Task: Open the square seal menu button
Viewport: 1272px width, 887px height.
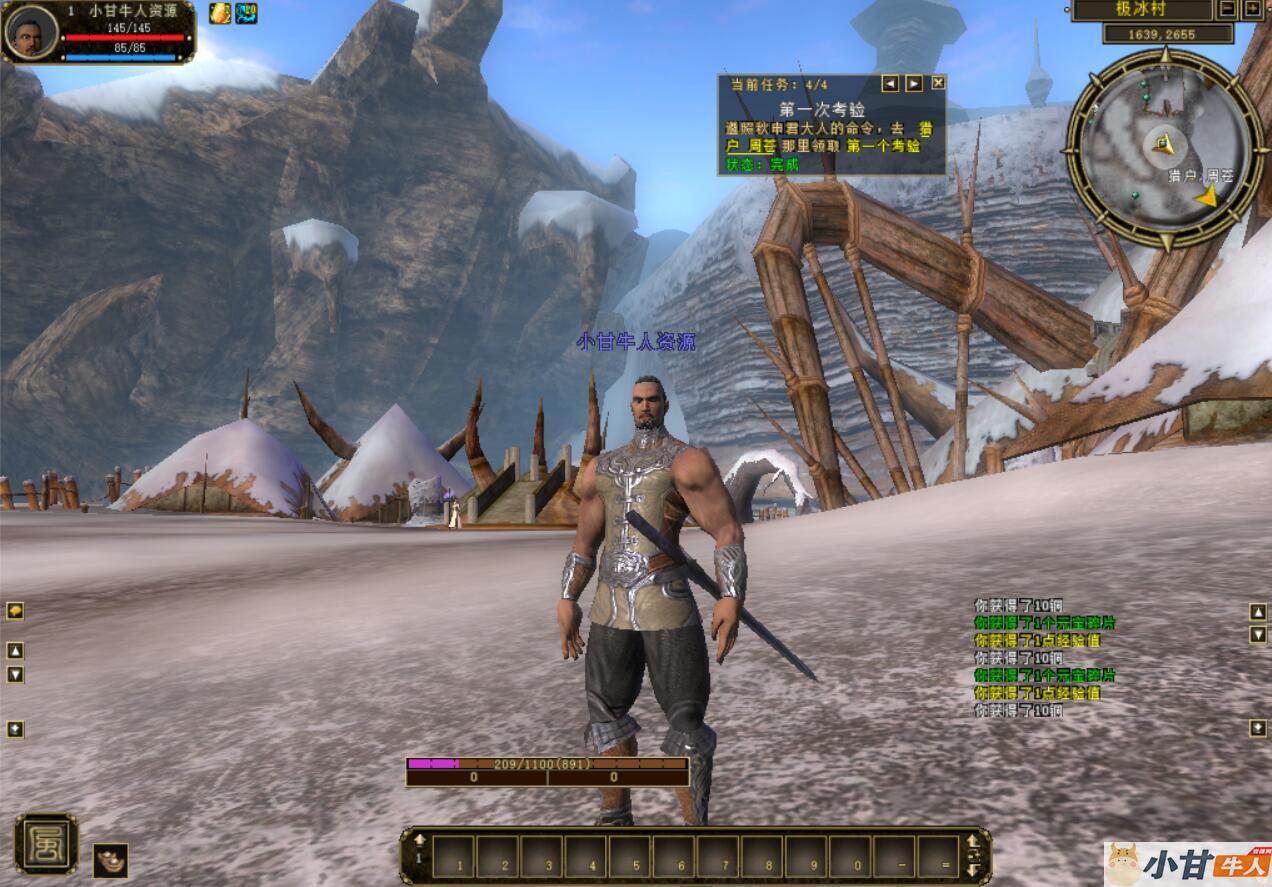Action: click(46, 844)
